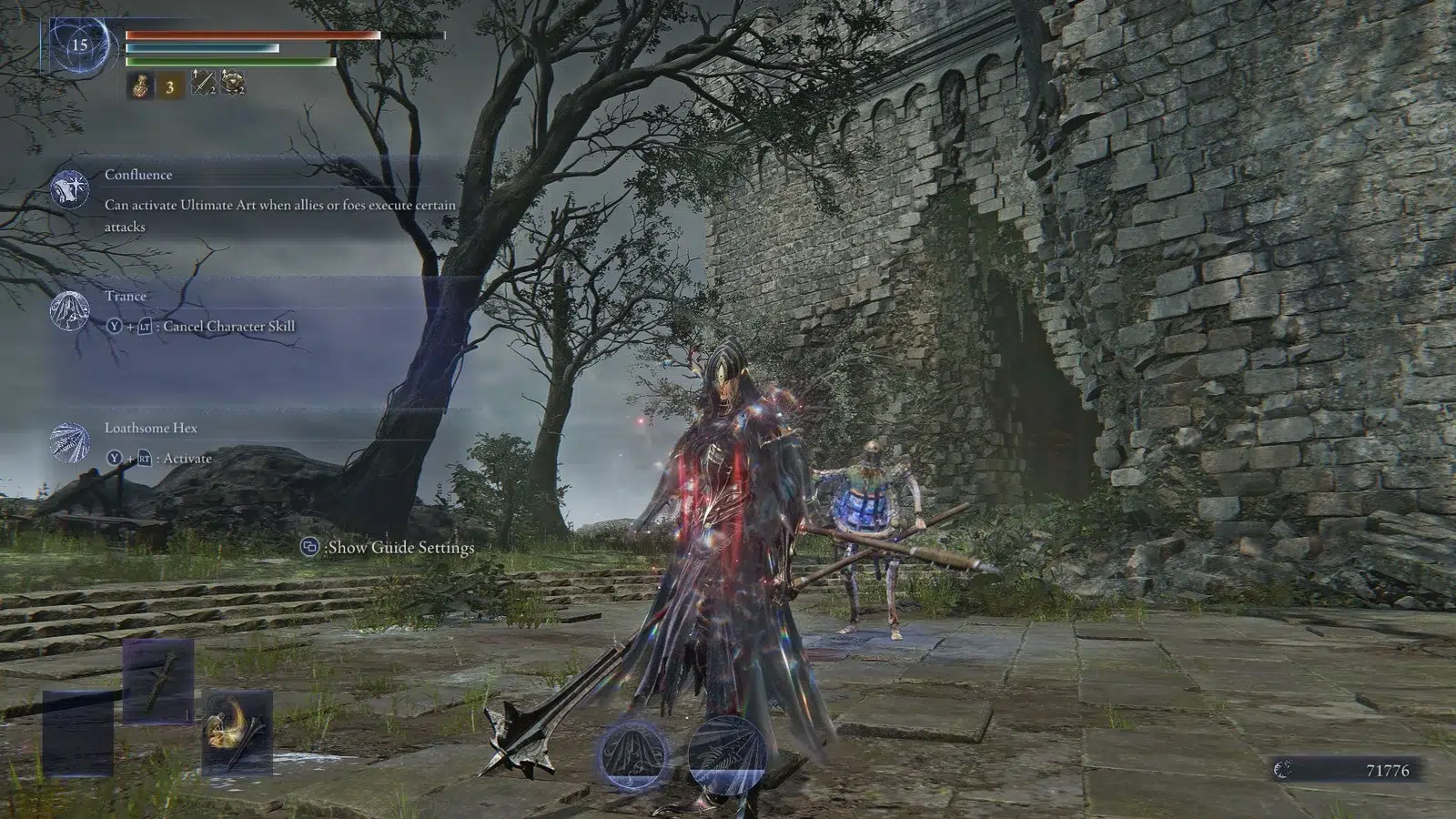Click the sword attack buff icon
The height and width of the screenshot is (819, 1456).
(x=203, y=84)
